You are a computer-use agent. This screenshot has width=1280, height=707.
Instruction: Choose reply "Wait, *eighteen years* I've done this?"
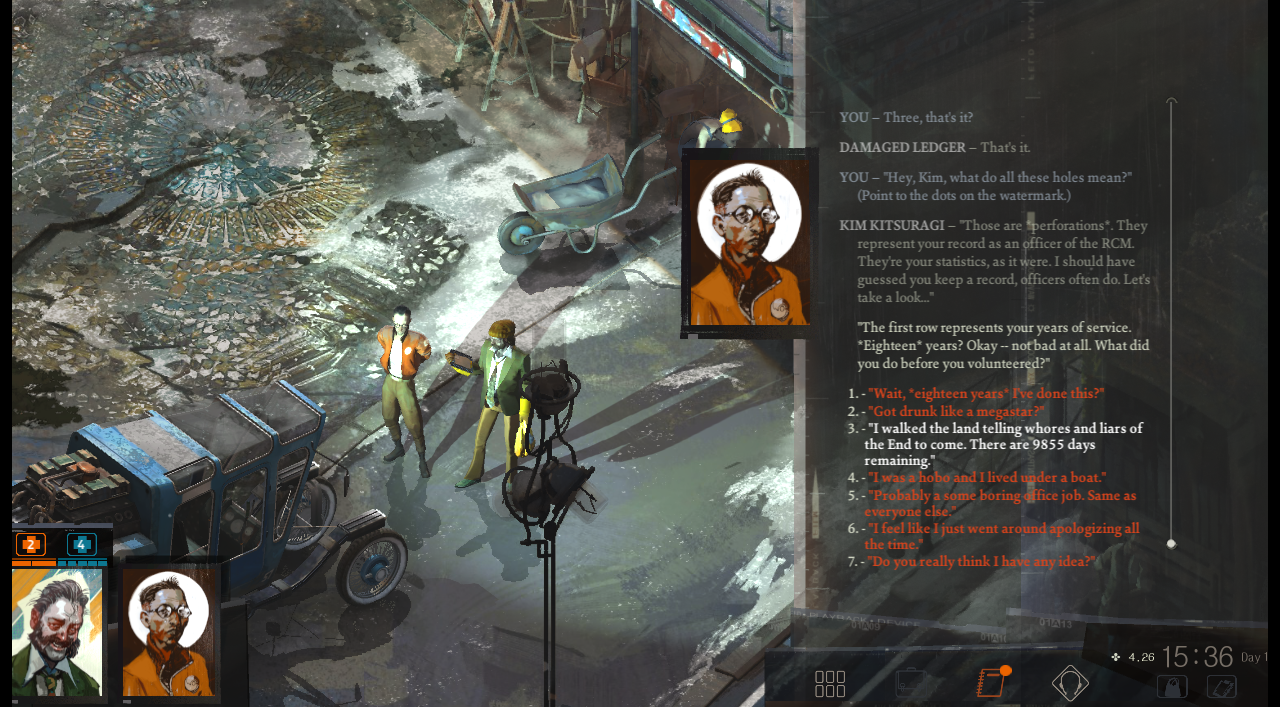(985, 394)
